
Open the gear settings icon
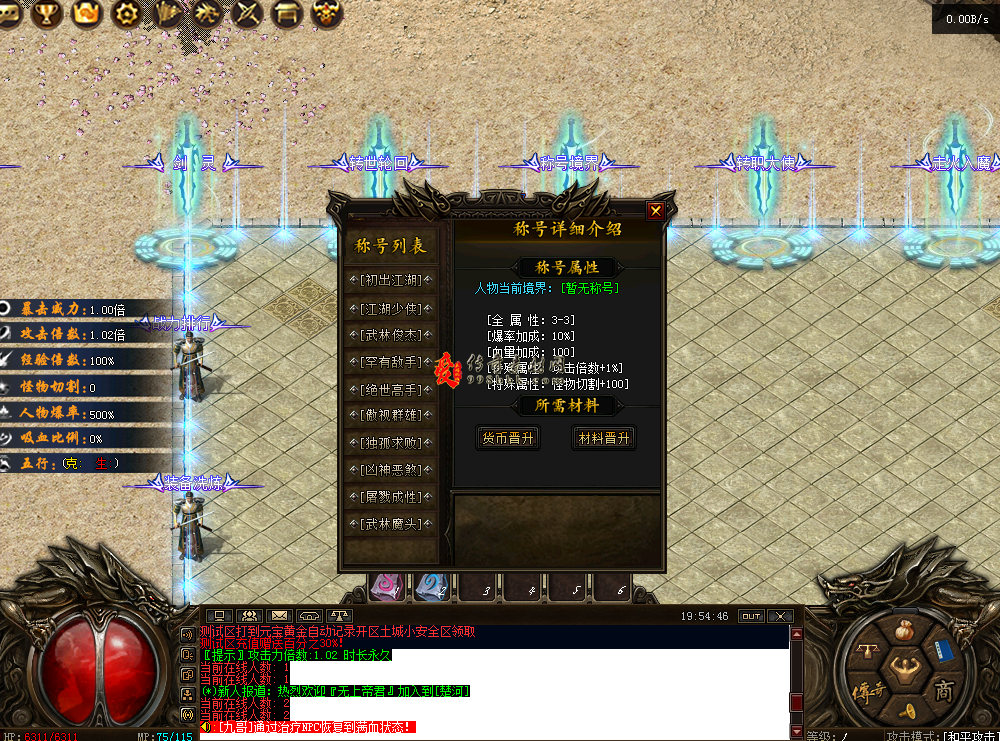click(126, 13)
